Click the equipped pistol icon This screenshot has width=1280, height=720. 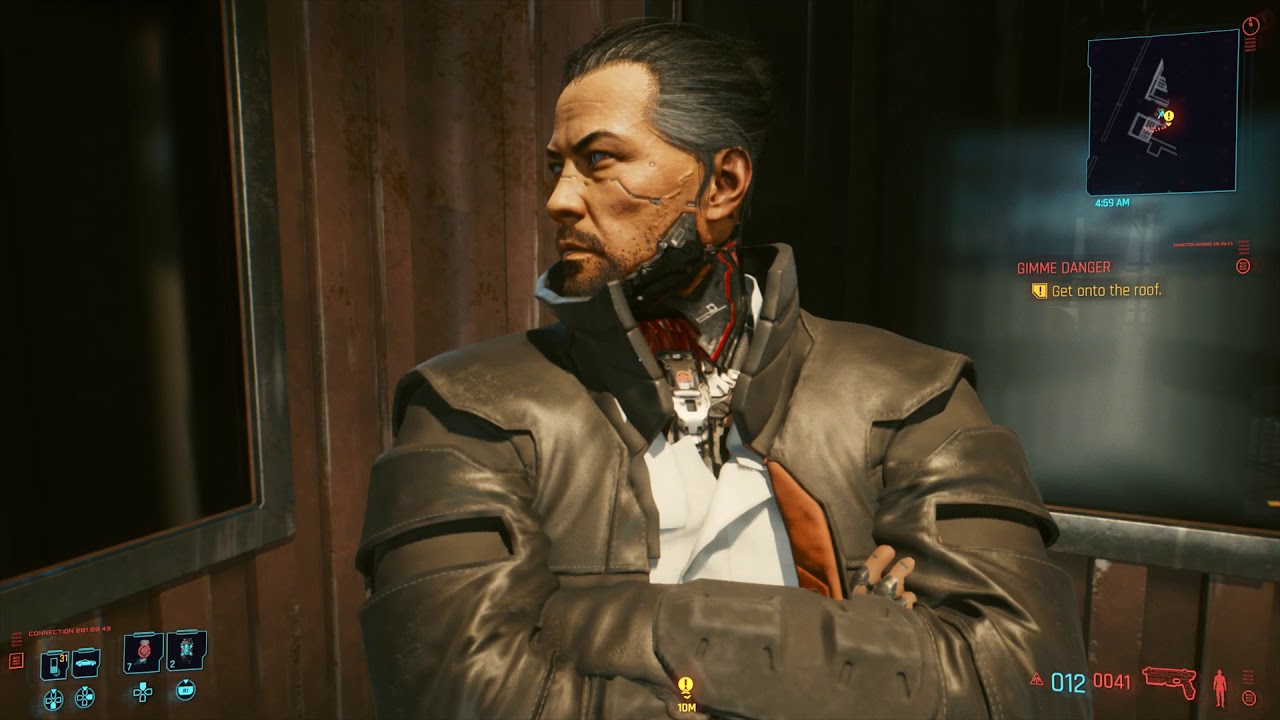pyautogui.click(x=1167, y=682)
